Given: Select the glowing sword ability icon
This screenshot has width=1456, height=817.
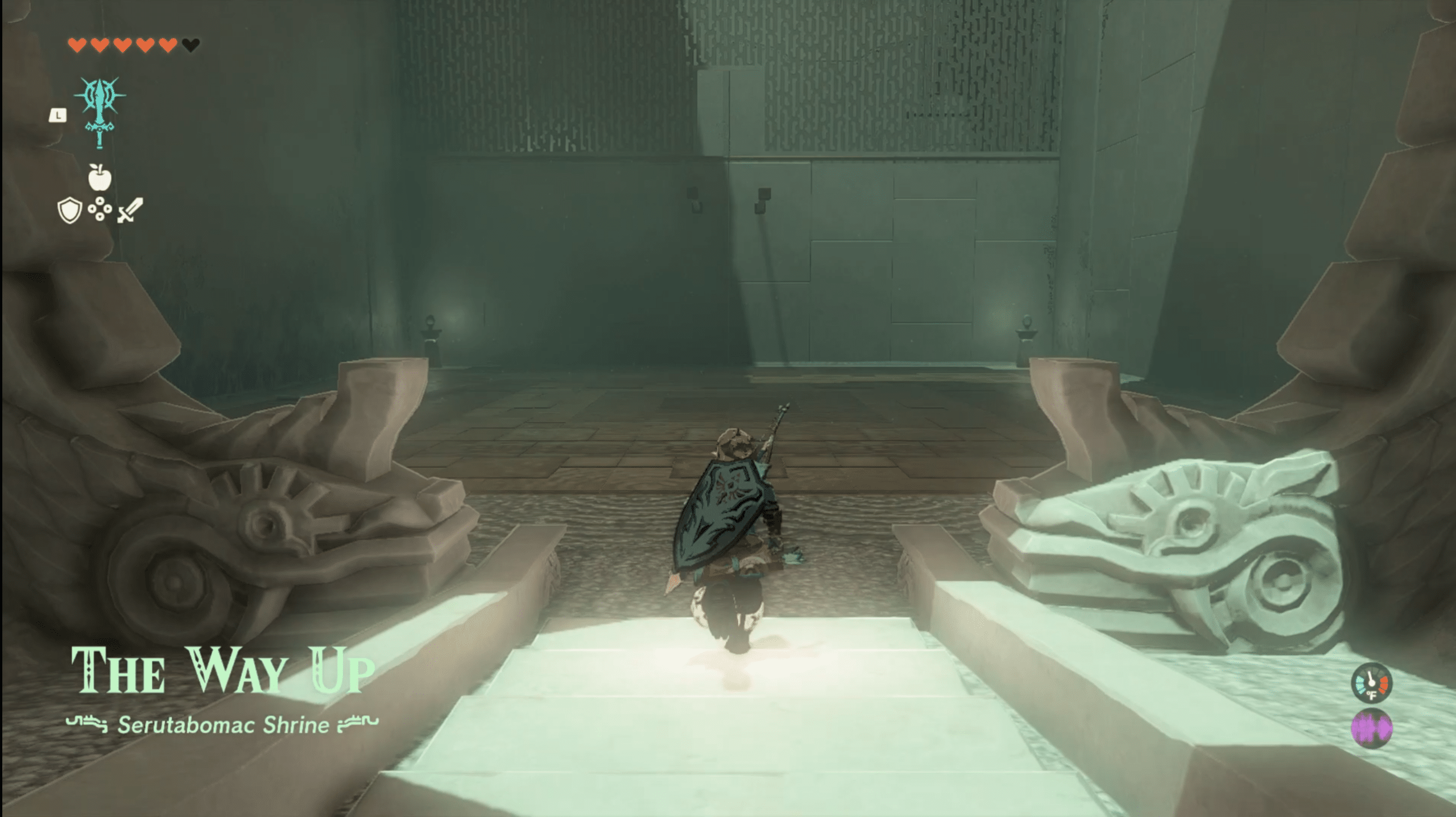Looking at the screenshot, I should pos(100,112).
